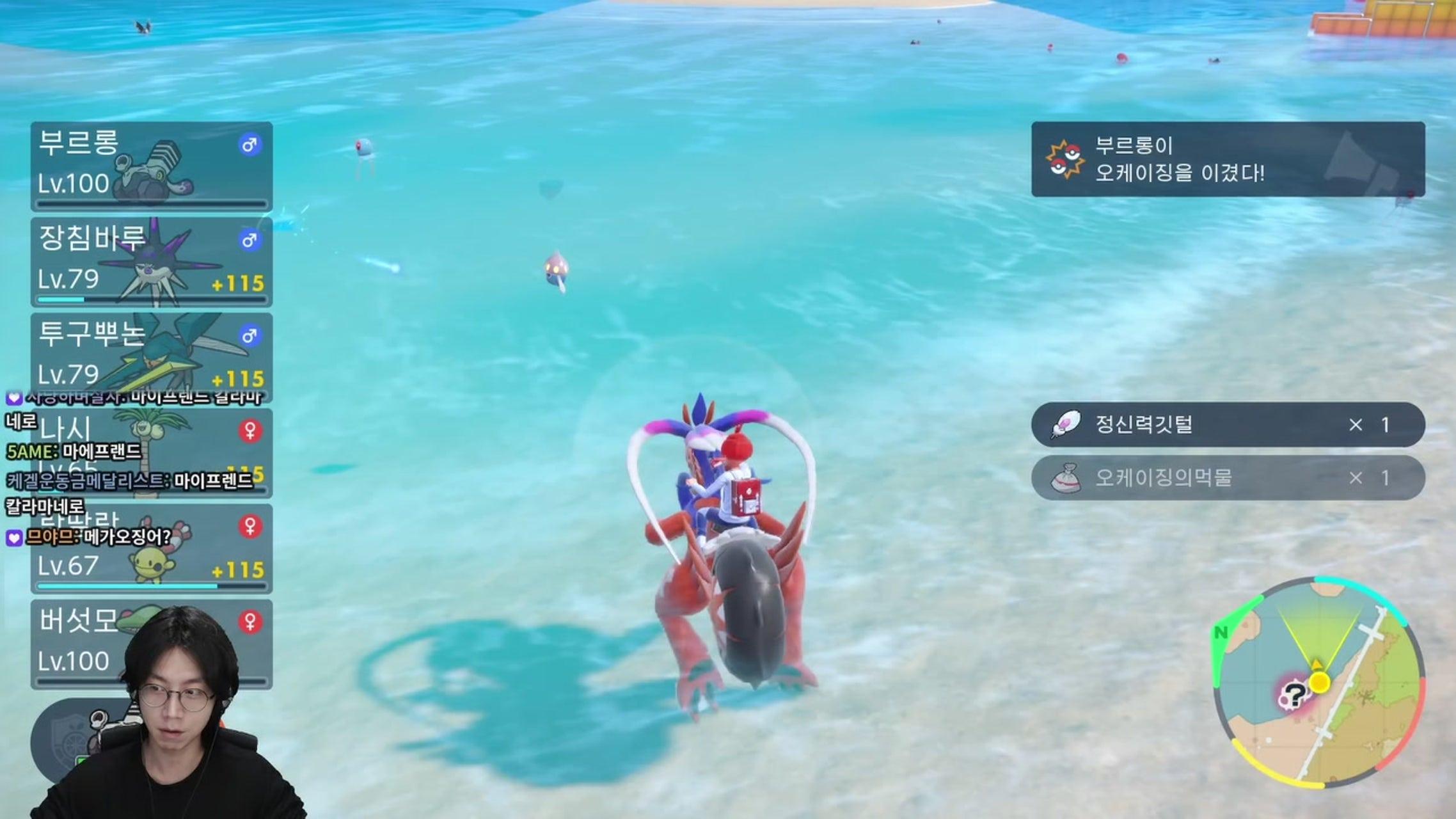Click the 정신력깃털 item pickup notice
Viewport: 1456px width, 819px height.
[1228, 424]
